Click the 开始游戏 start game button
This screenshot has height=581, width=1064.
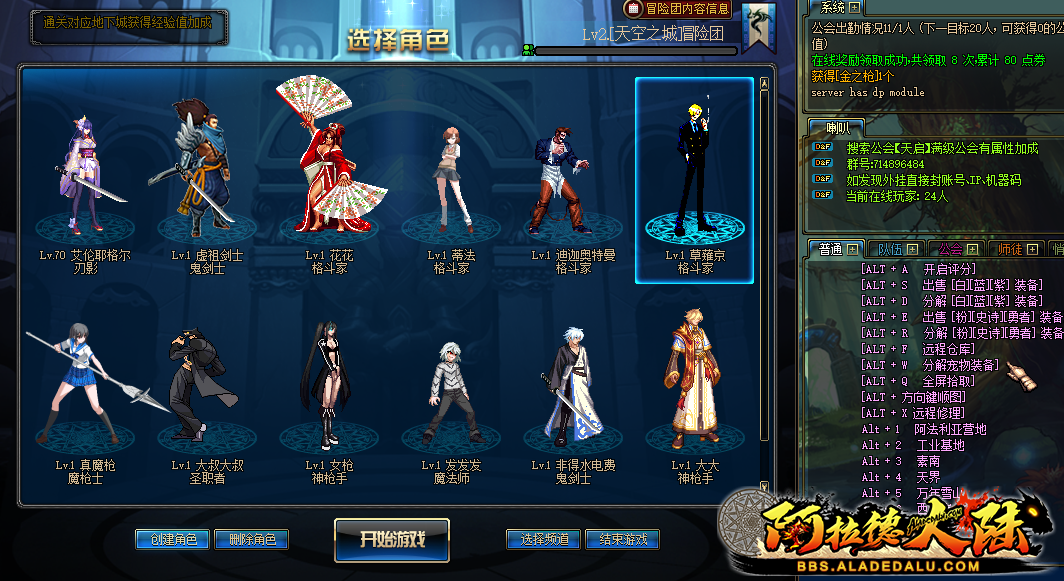[391, 539]
